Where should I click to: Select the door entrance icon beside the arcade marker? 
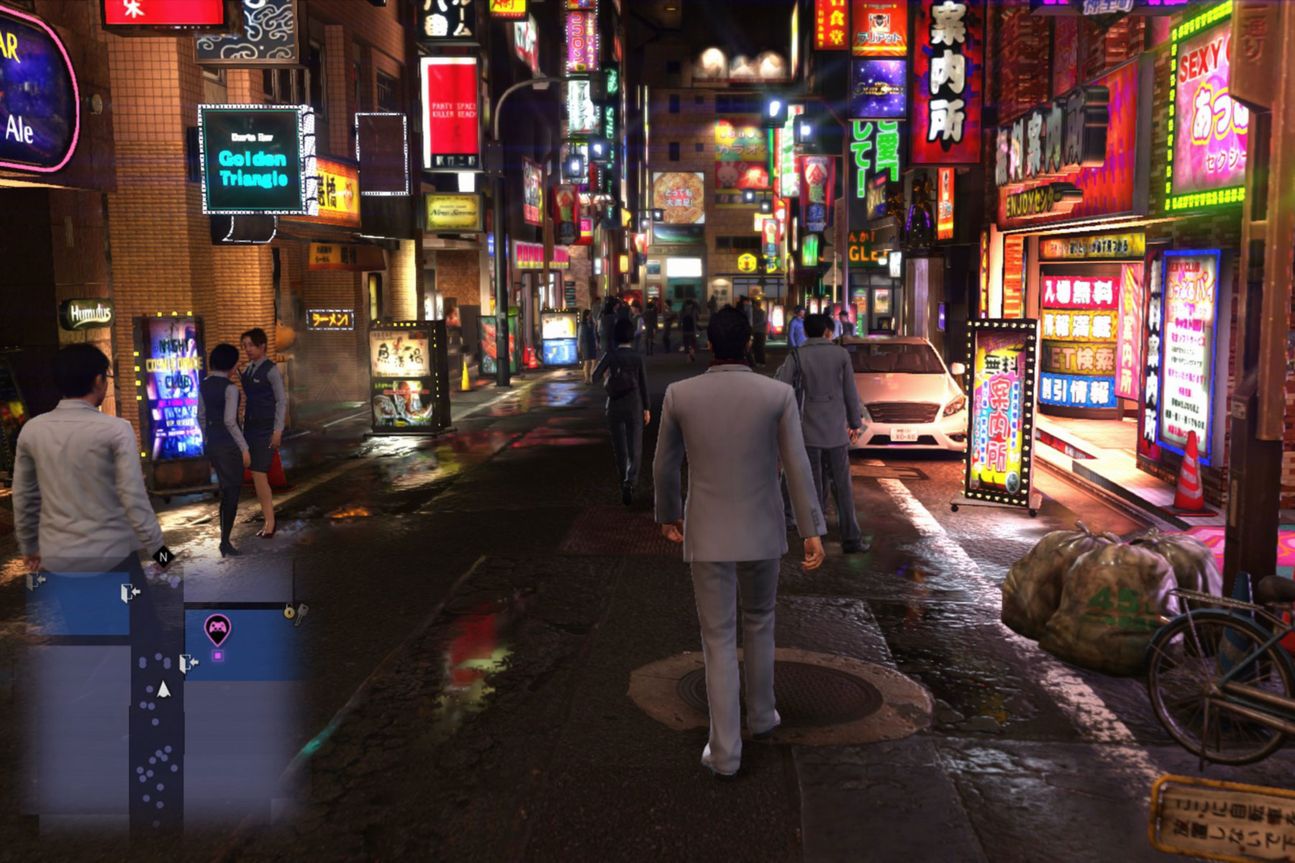tap(187, 662)
